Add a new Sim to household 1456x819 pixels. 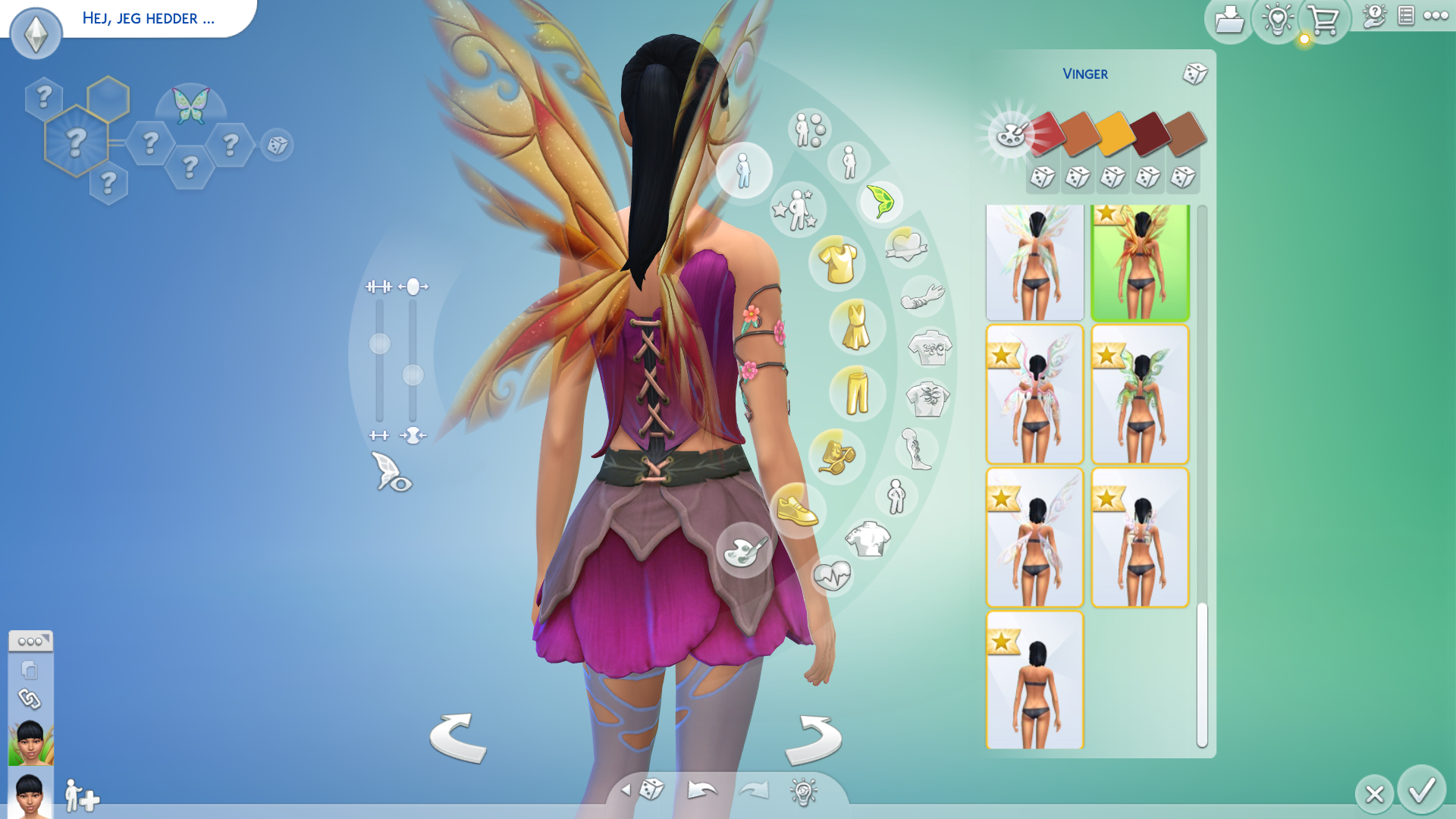[x=81, y=796]
